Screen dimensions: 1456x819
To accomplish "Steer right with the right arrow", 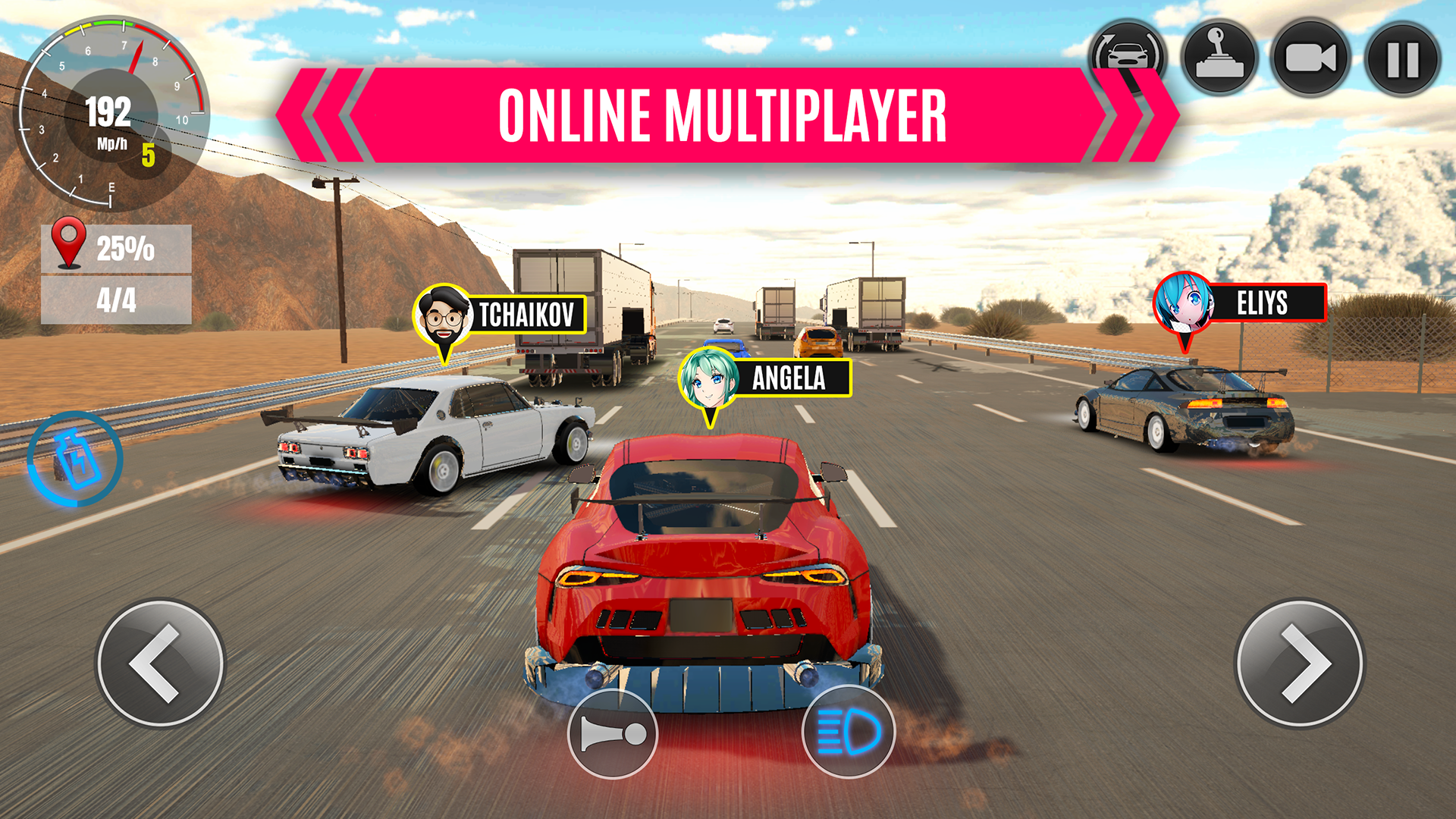I will [1300, 664].
